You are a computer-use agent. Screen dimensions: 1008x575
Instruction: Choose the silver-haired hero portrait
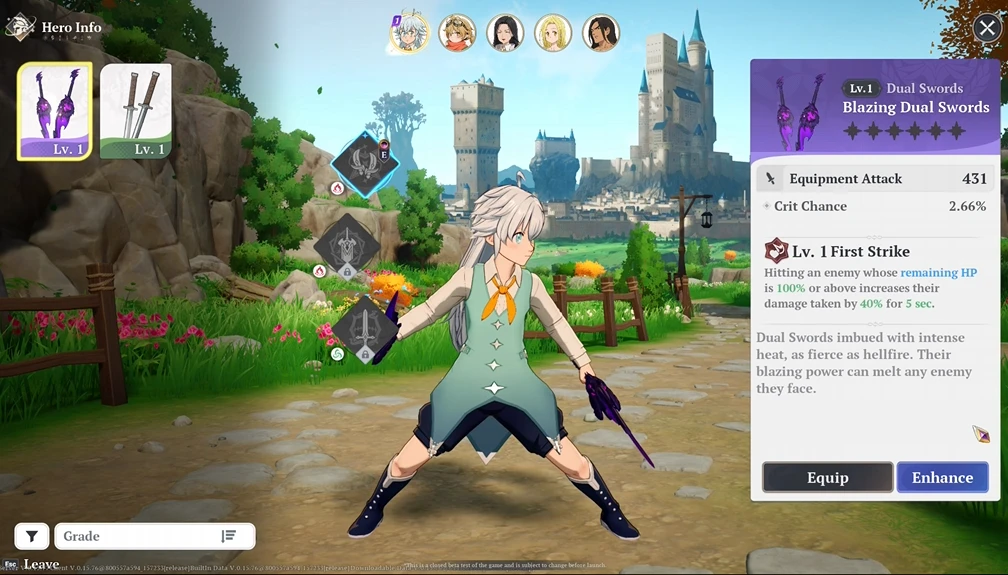coord(408,33)
